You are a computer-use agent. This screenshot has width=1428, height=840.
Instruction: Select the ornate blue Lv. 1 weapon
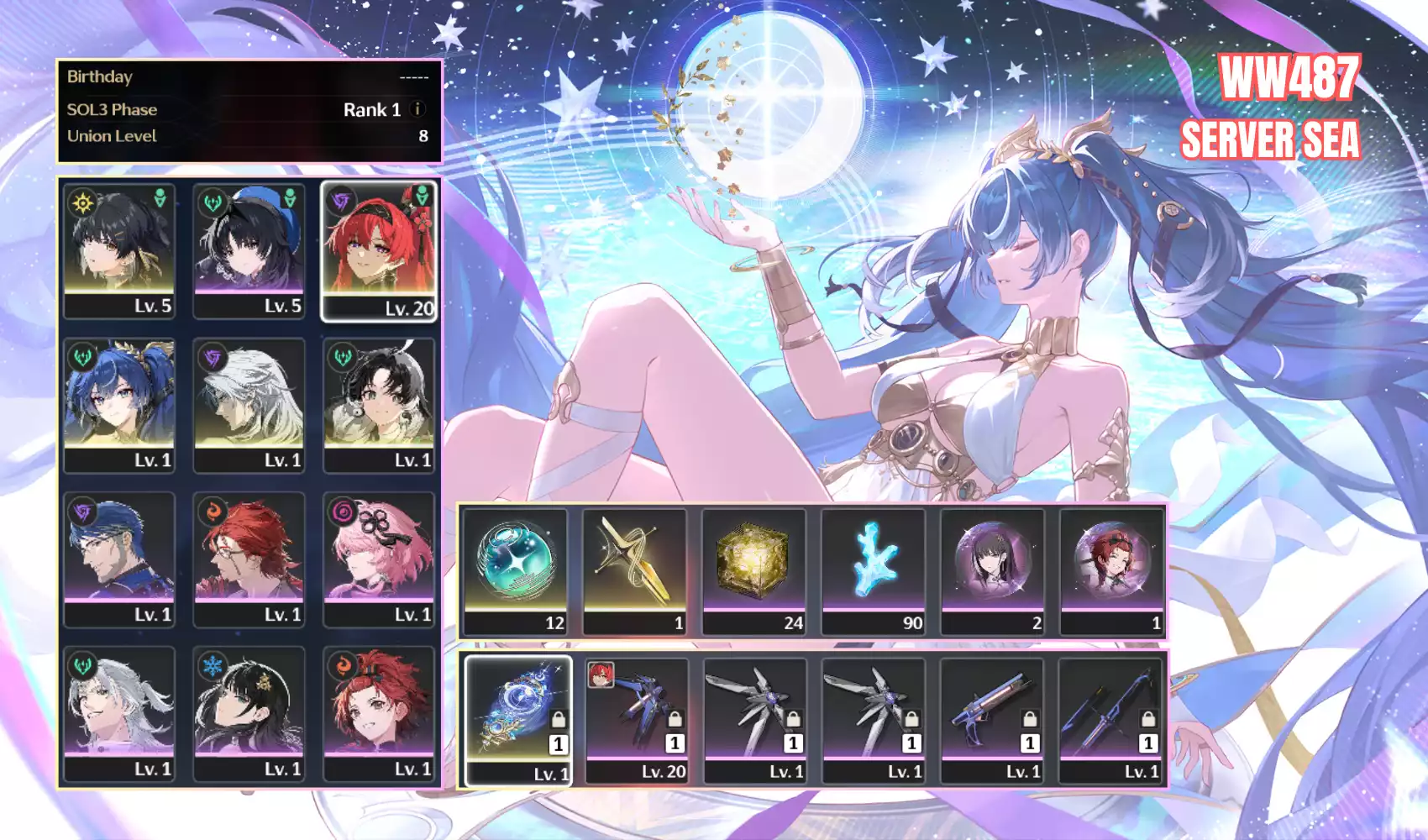click(x=518, y=720)
